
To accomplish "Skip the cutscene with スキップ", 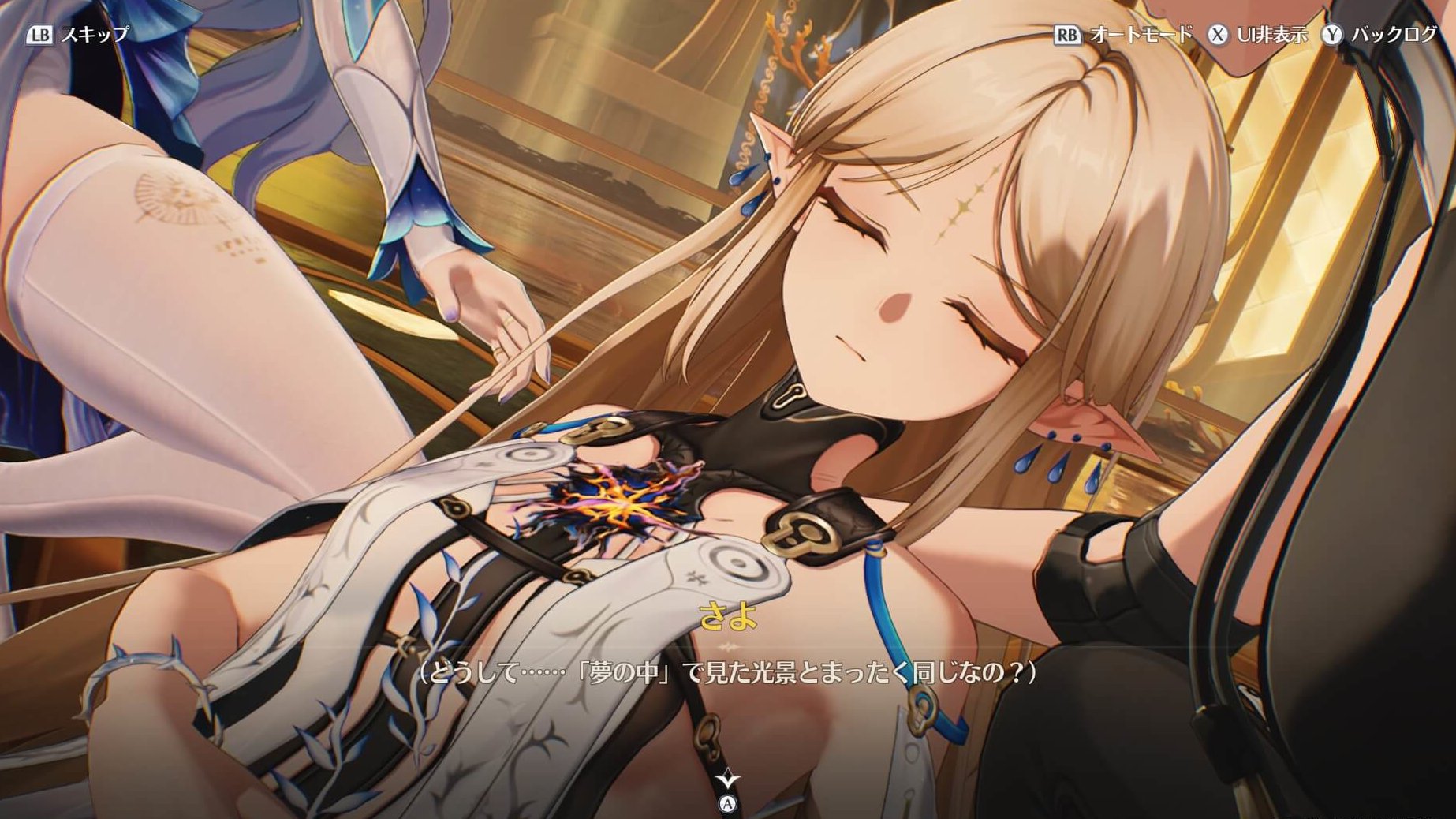I will point(79,35).
